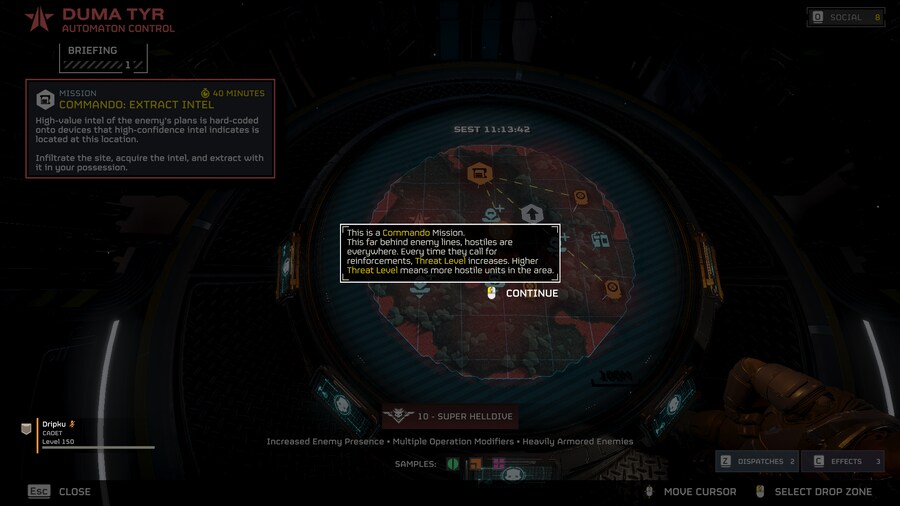Select the Briefing tab
Image resolution: width=900 pixels, height=506 pixels.
(x=103, y=58)
